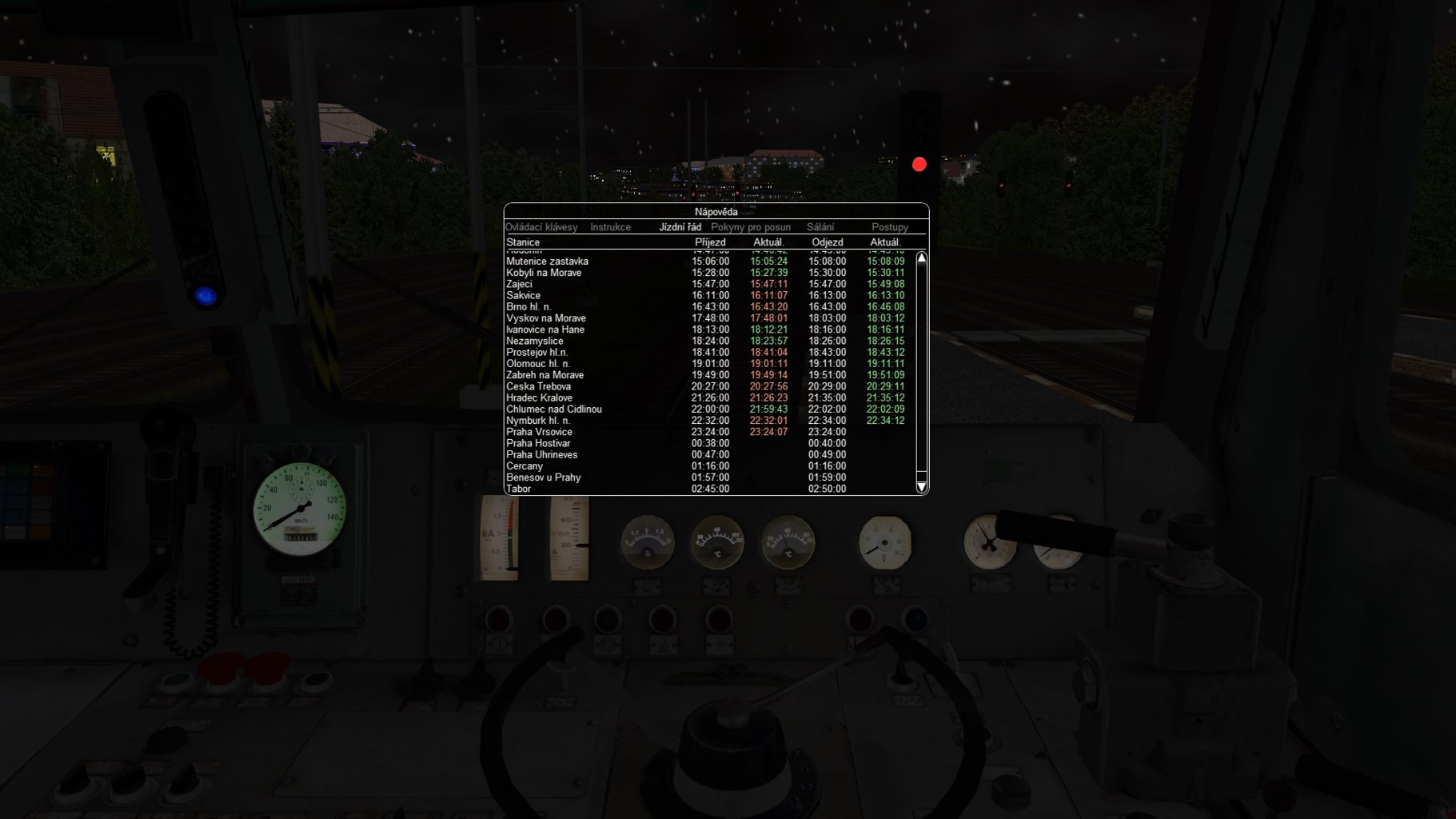The height and width of the screenshot is (819, 1456).
Task: Click the timetable scrollbar down arrow
Action: pyautogui.click(x=921, y=487)
